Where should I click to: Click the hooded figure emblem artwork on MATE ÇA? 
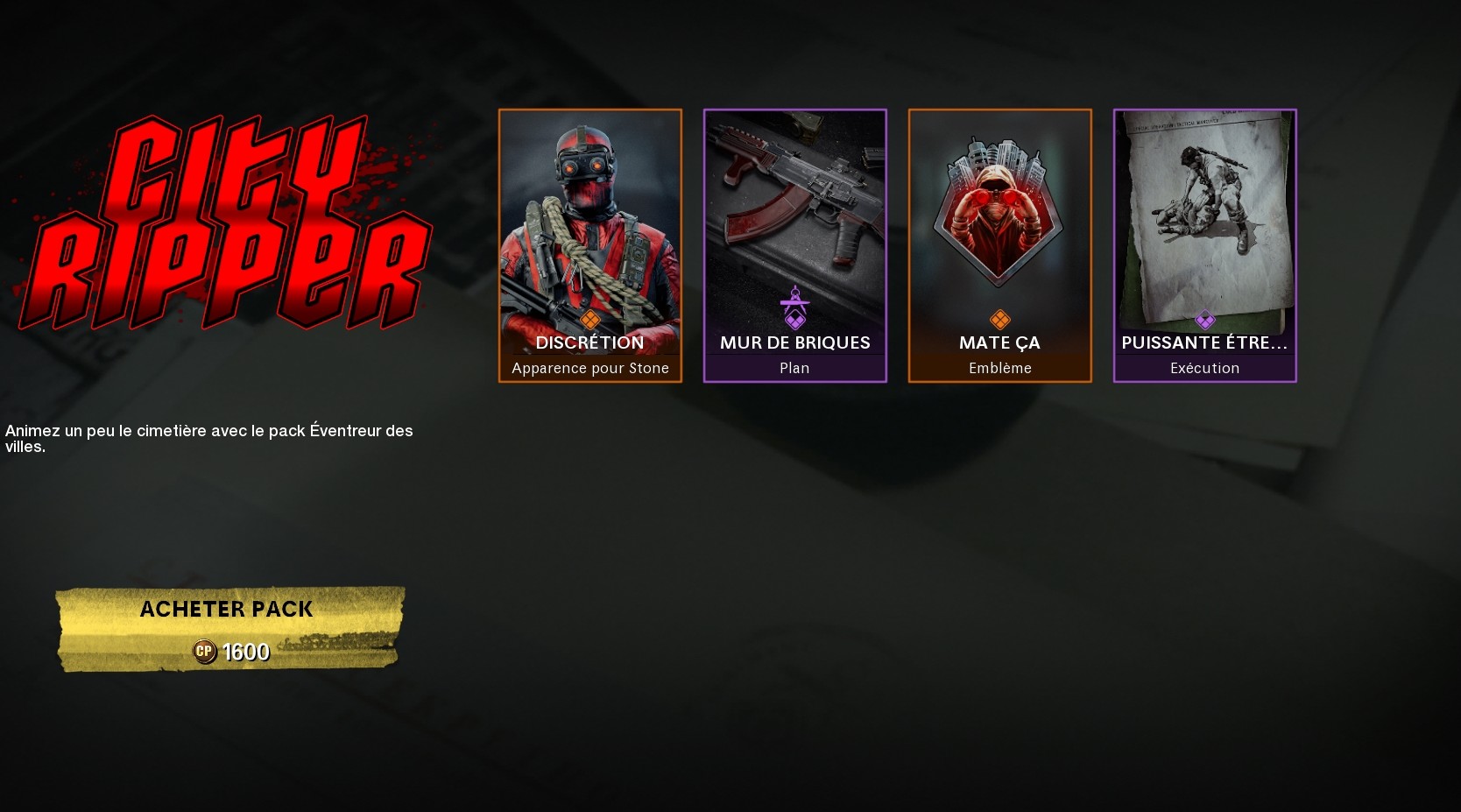[x=999, y=206]
